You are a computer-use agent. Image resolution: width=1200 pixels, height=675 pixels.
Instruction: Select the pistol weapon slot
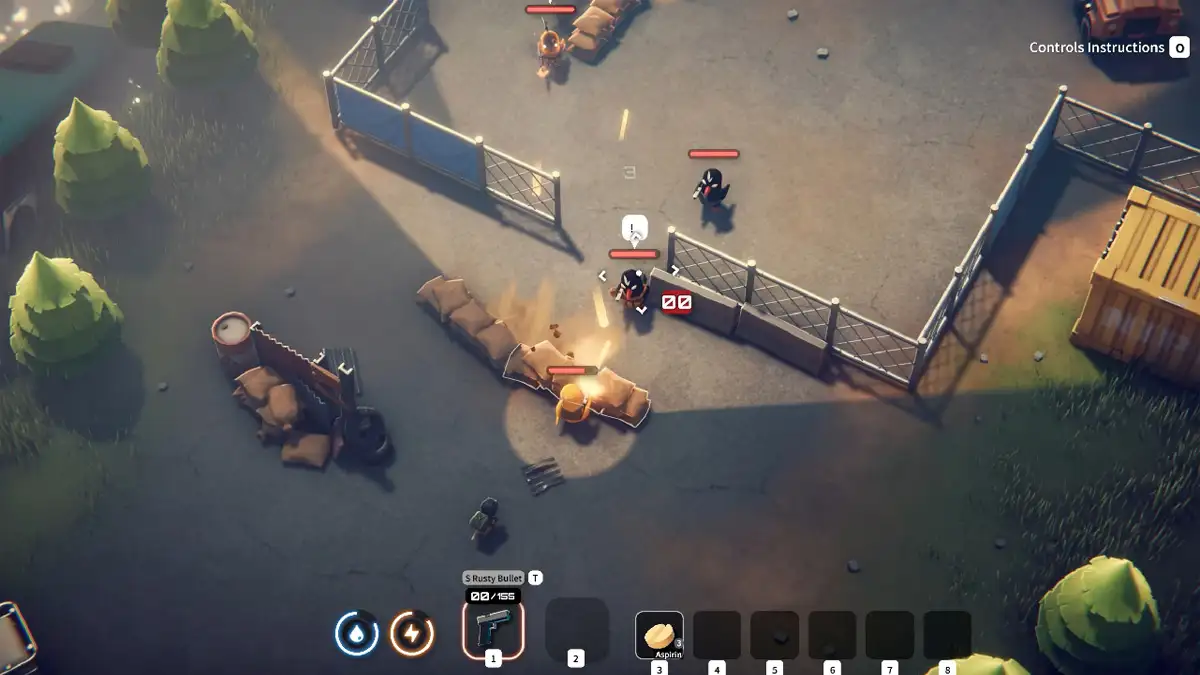[493, 630]
